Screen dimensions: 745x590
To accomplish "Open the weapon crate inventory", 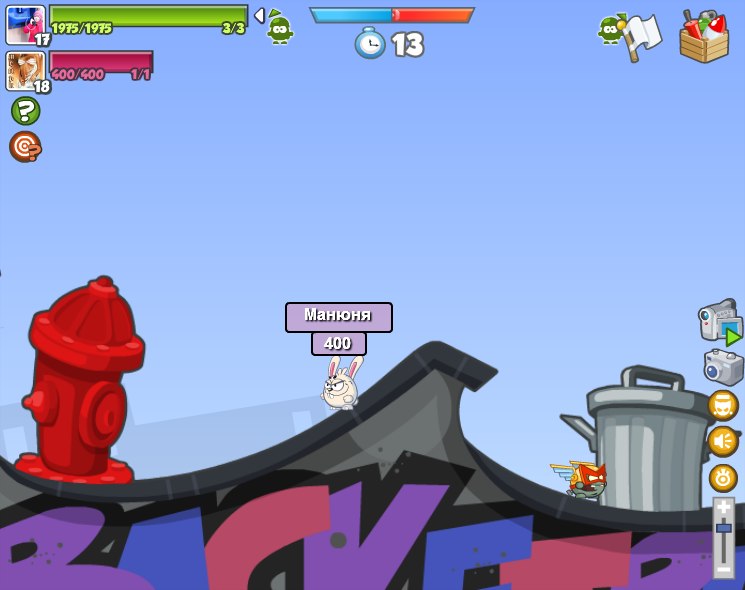I will pyautogui.click(x=704, y=37).
